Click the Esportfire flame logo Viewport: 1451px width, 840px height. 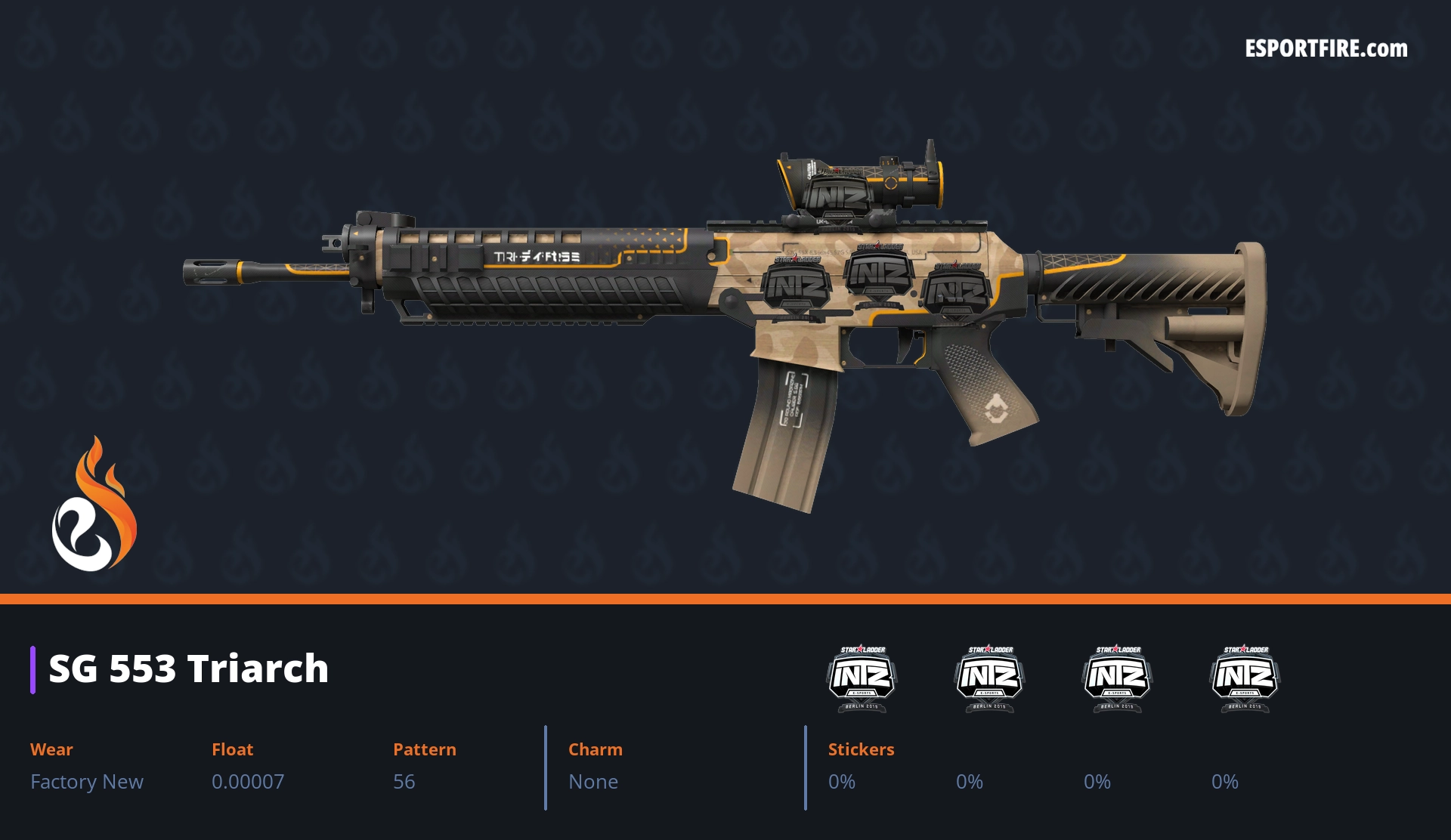tap(94, 505)
